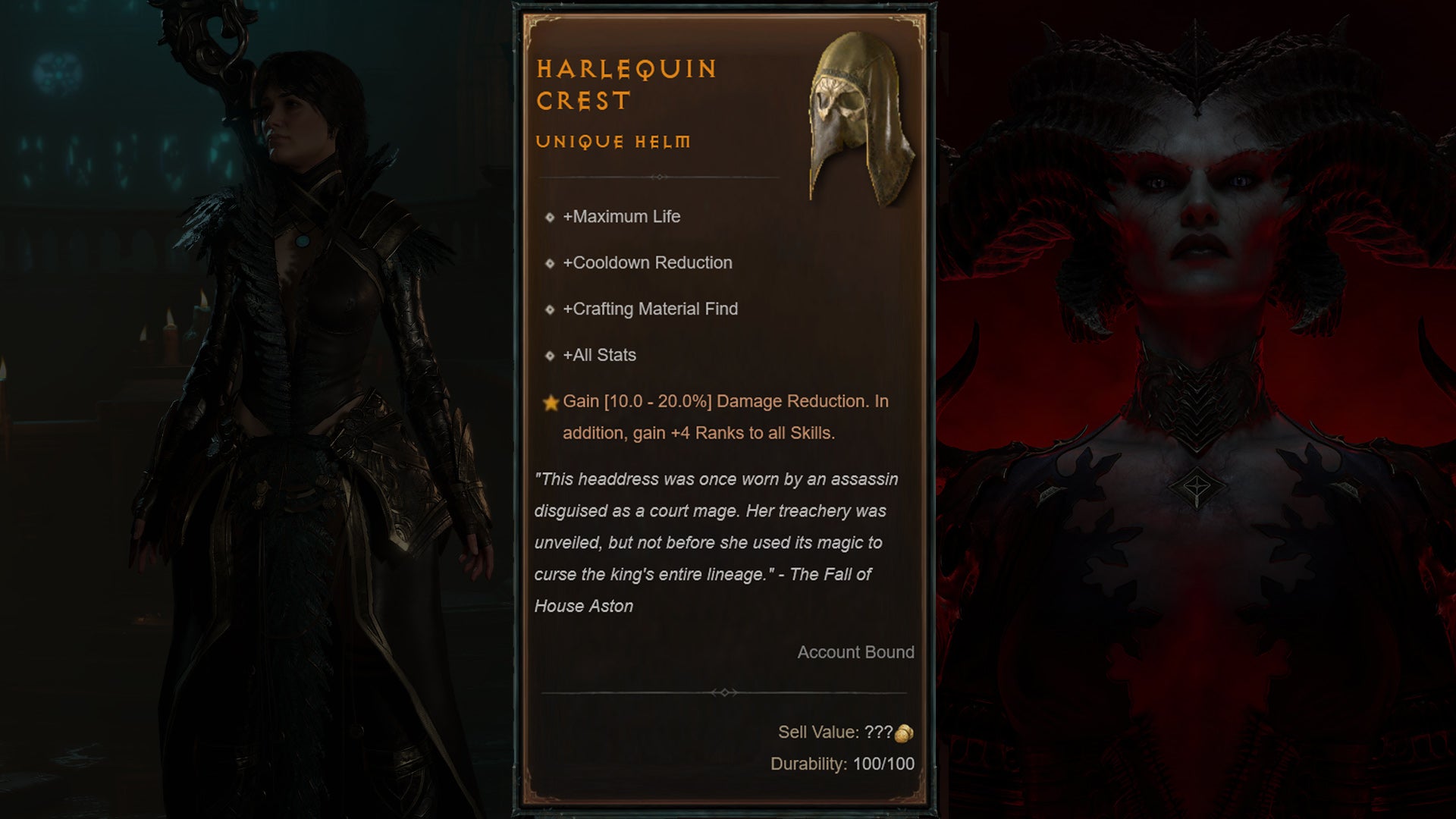Screen dimensions: 1456x819
Task: Click the Account Bound label
Action: (x=855, y=652)
